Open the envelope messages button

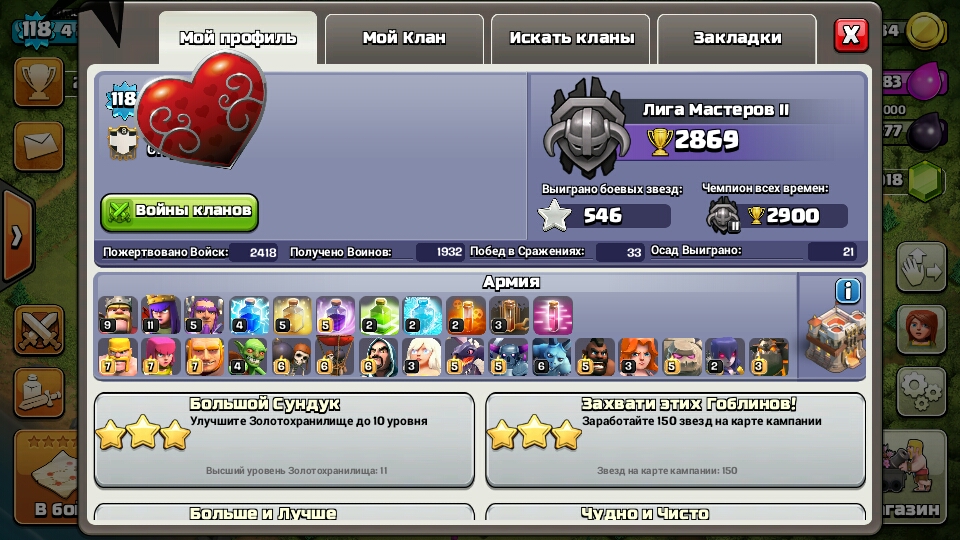click(39, 149)
